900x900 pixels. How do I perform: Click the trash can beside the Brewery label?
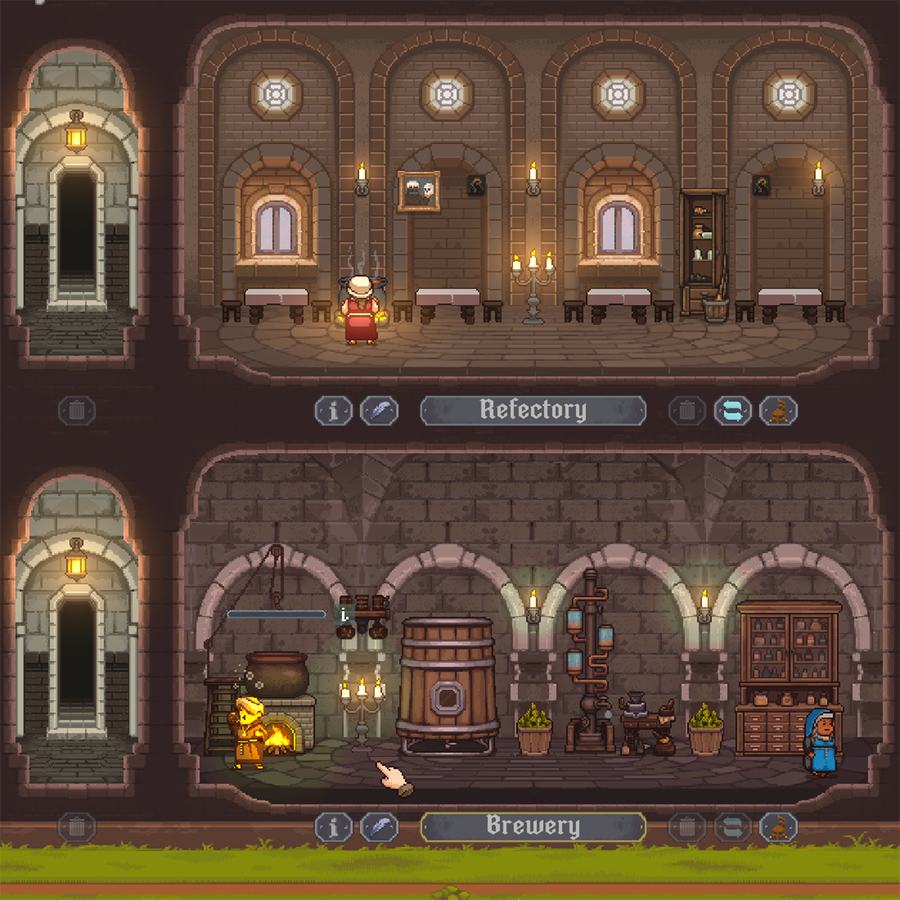click(x=686, y=827)
